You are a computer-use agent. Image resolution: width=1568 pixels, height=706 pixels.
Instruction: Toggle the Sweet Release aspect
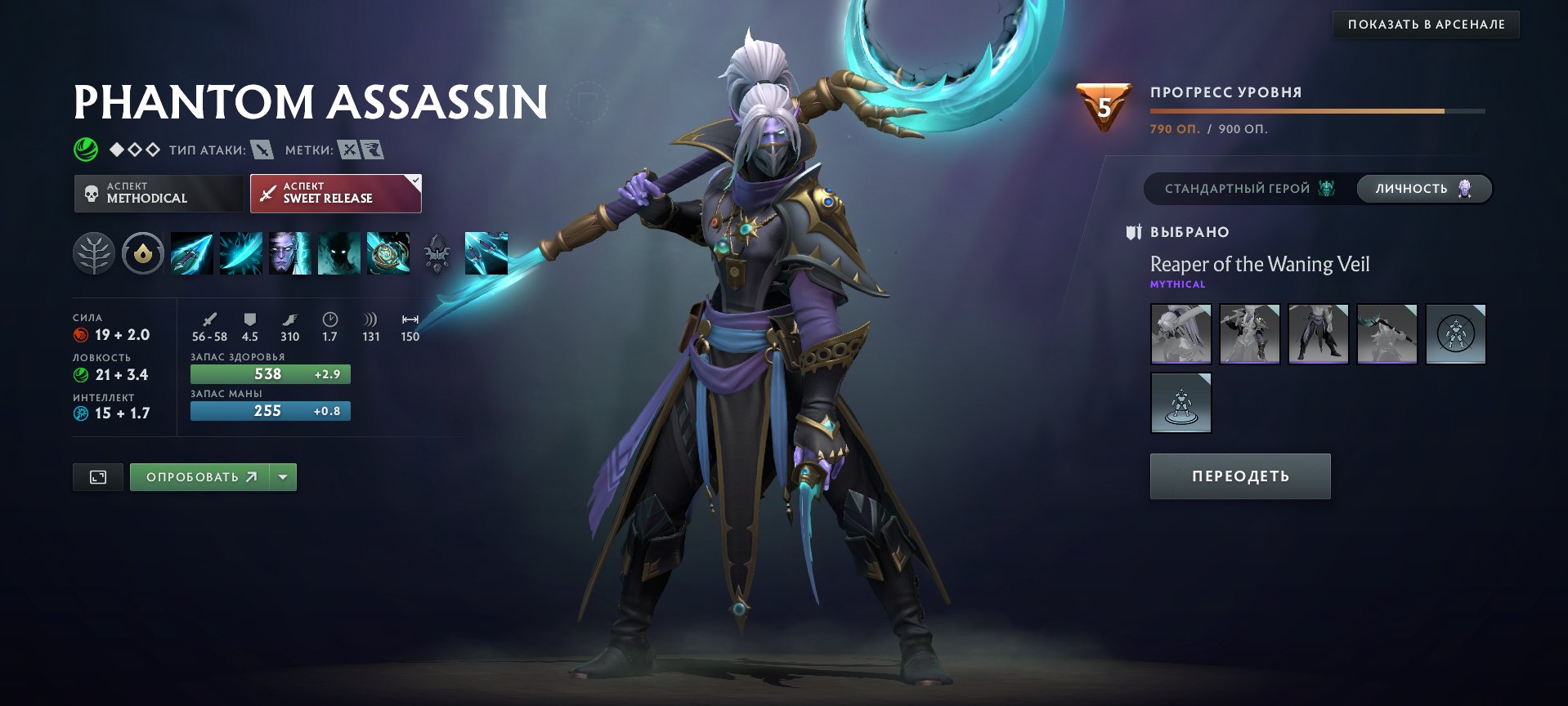point(335,193)
